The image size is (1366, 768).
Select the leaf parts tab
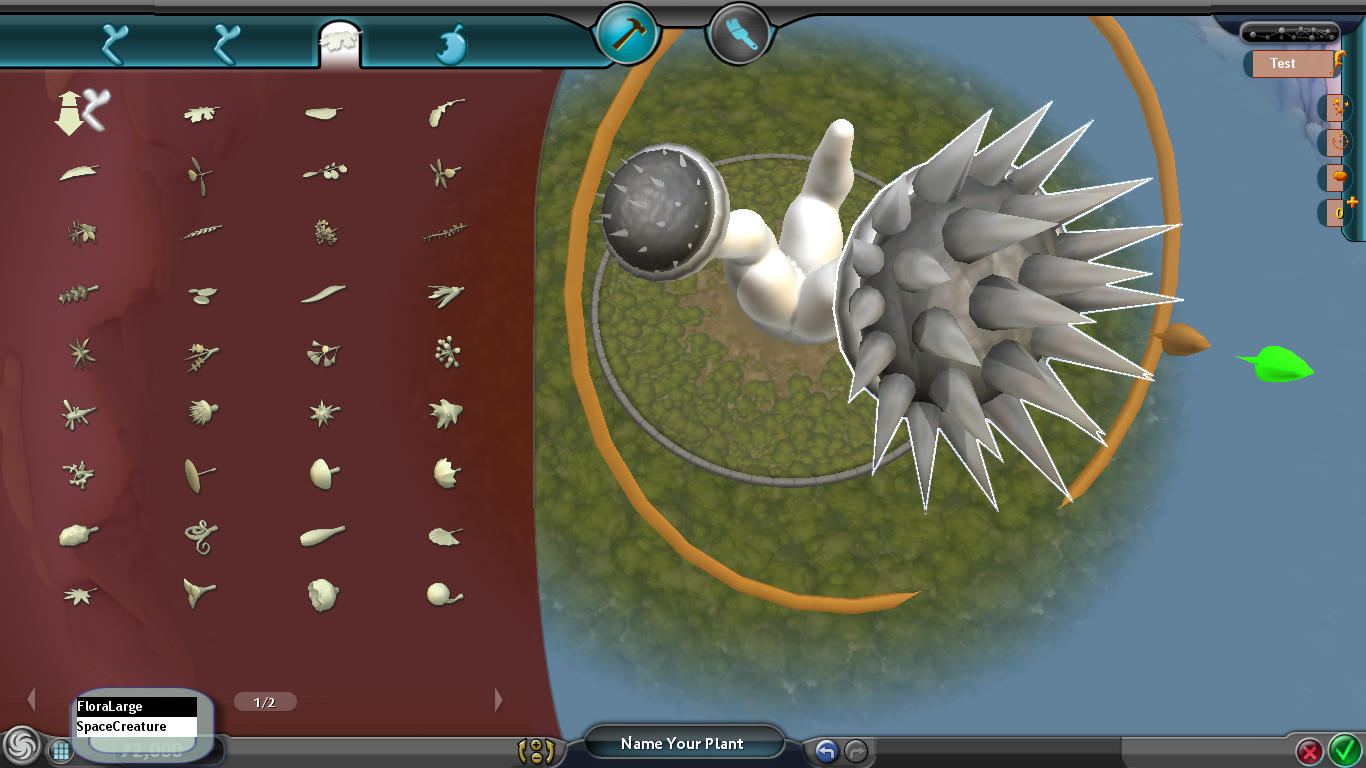point(339,45)
